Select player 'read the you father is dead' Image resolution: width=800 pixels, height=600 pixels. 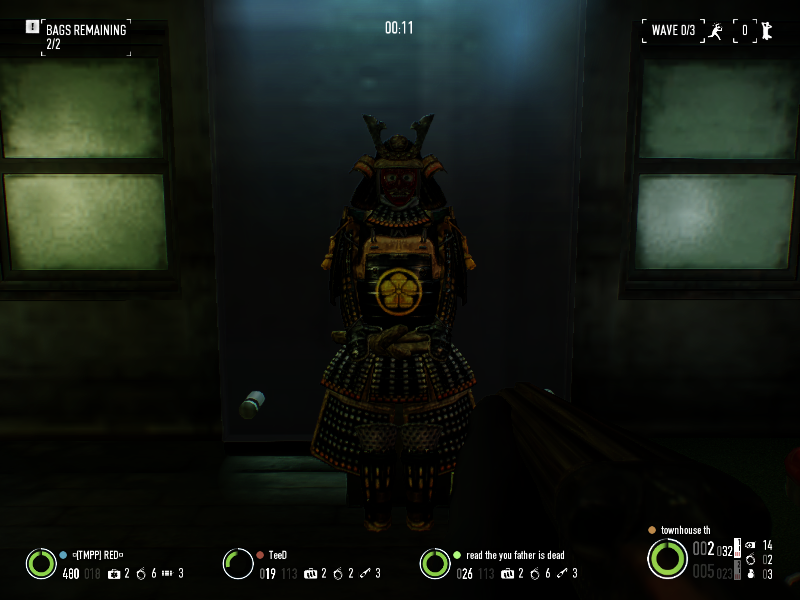(x=515, y=554)
